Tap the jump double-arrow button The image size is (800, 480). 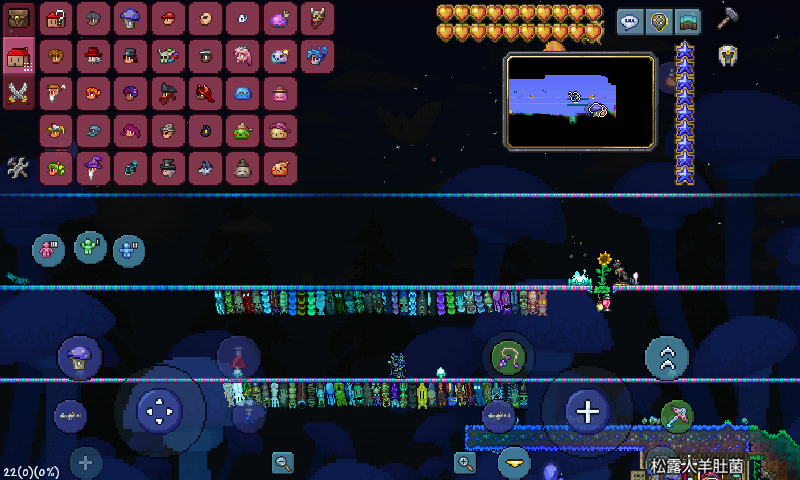click(667, 357)
